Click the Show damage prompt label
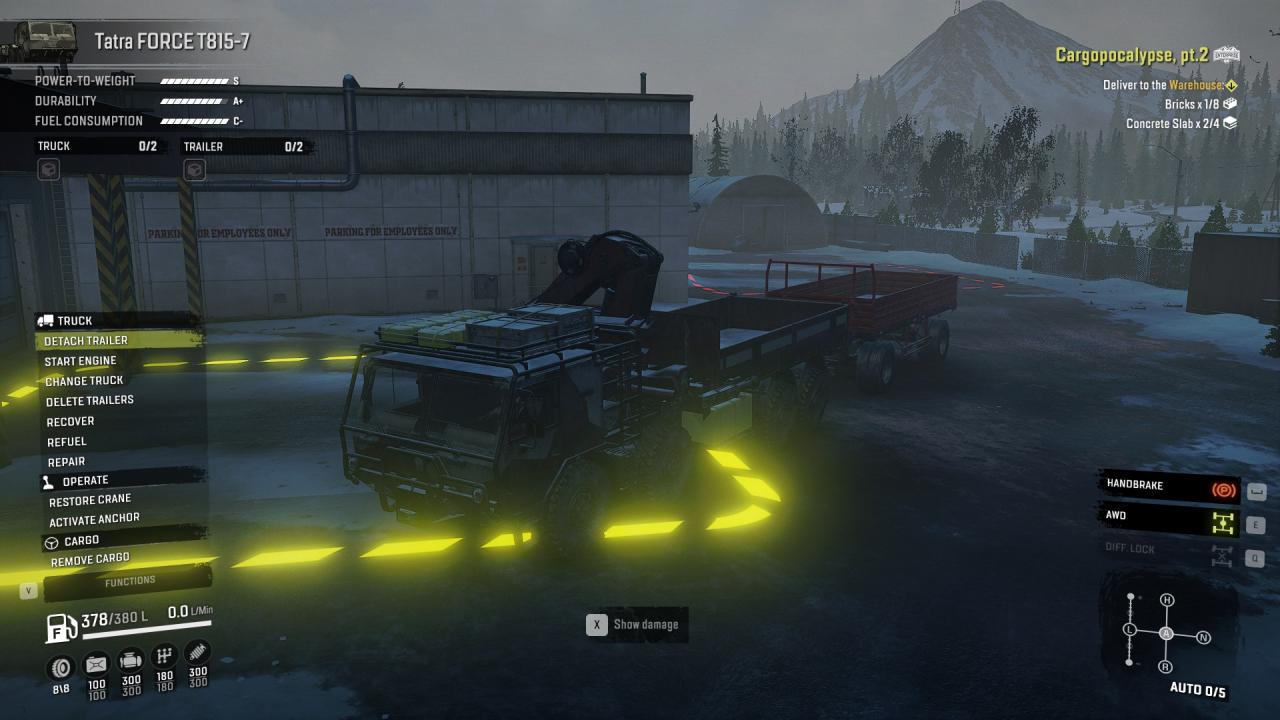This screenshot has height=720, width=1280. 645,625
